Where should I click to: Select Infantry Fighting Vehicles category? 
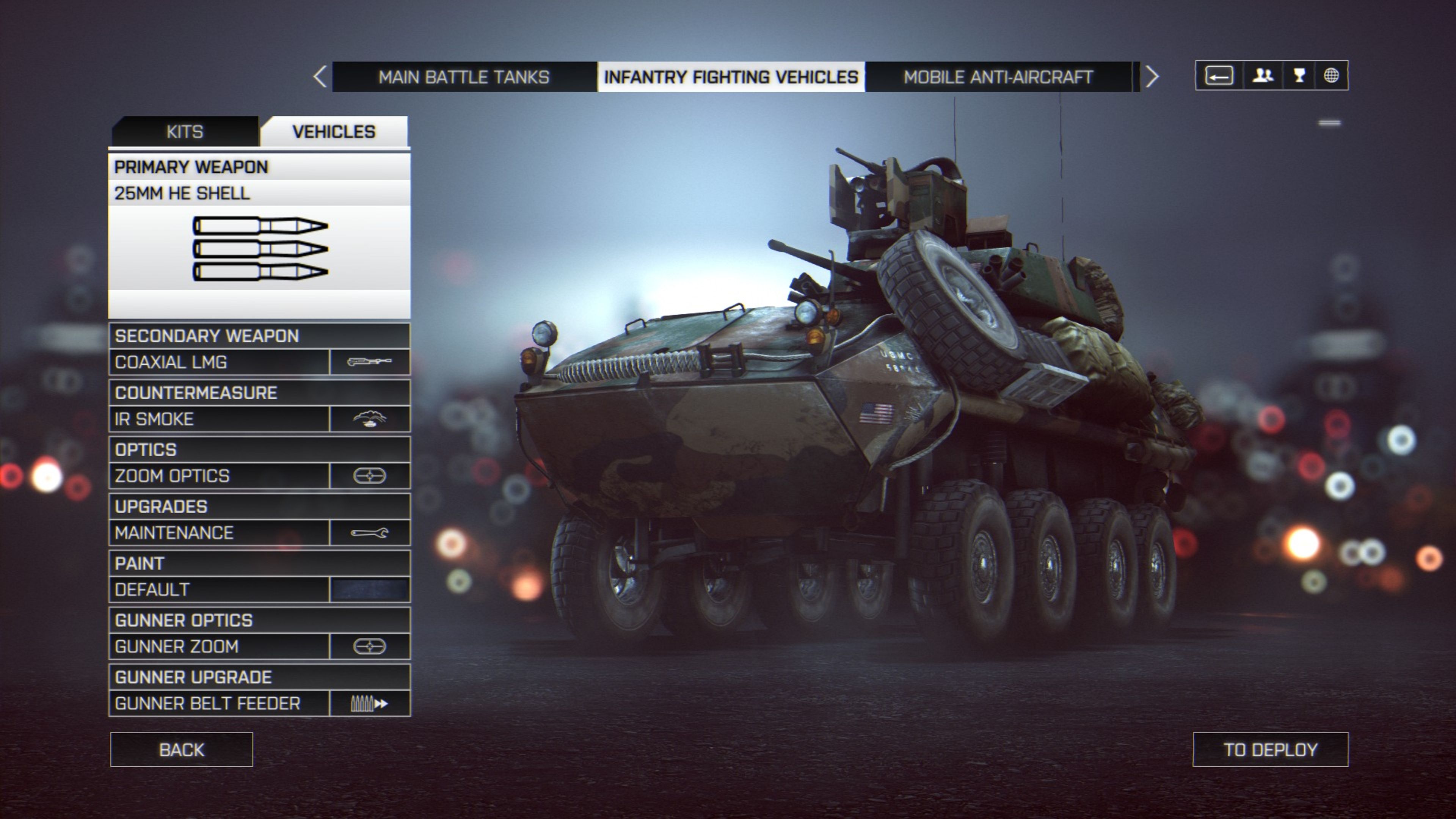pyautogui.click(x=731, y=77)
